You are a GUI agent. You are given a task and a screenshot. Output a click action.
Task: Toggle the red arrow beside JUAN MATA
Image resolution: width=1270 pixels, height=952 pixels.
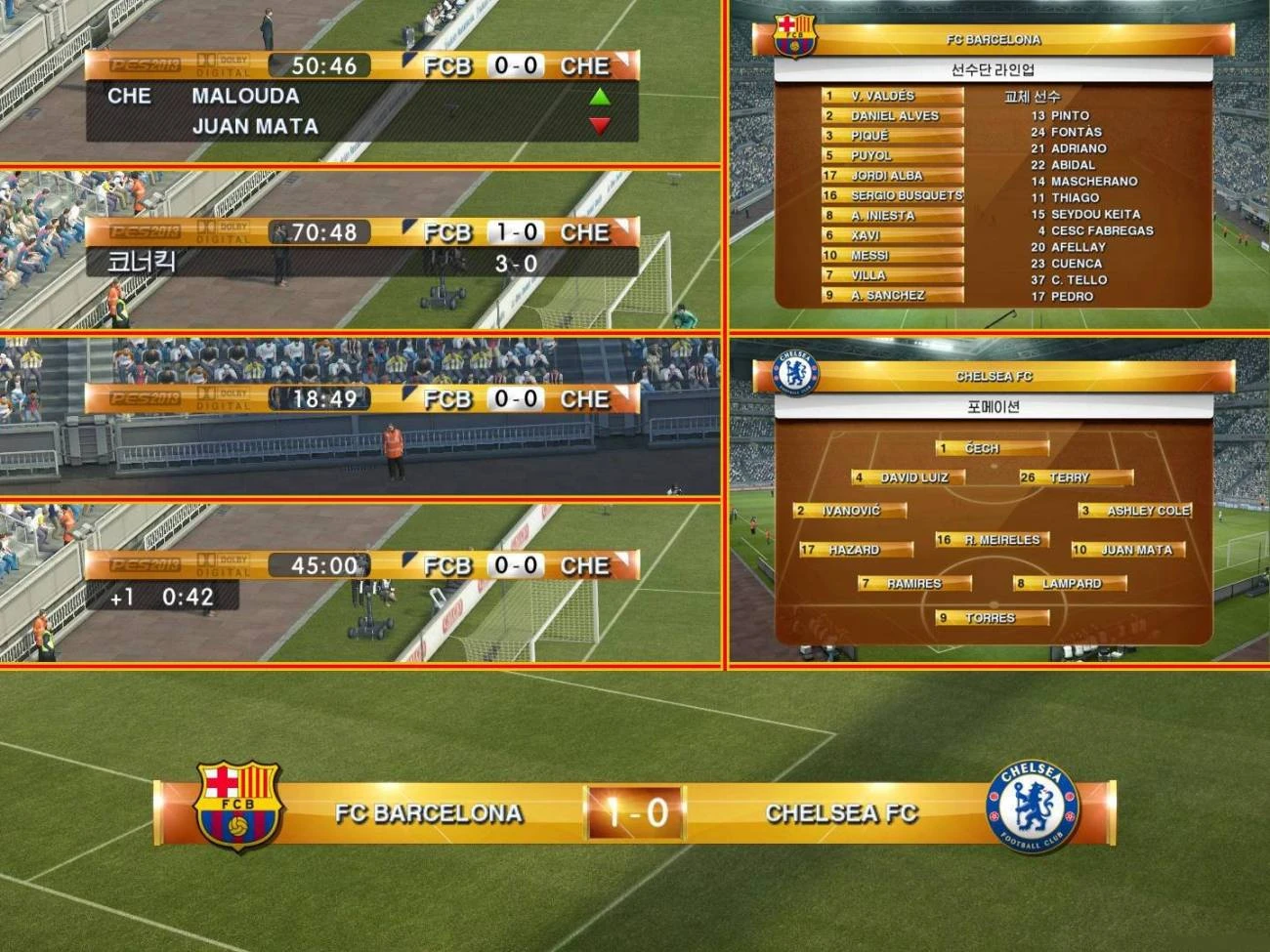[x=600, y=125]
